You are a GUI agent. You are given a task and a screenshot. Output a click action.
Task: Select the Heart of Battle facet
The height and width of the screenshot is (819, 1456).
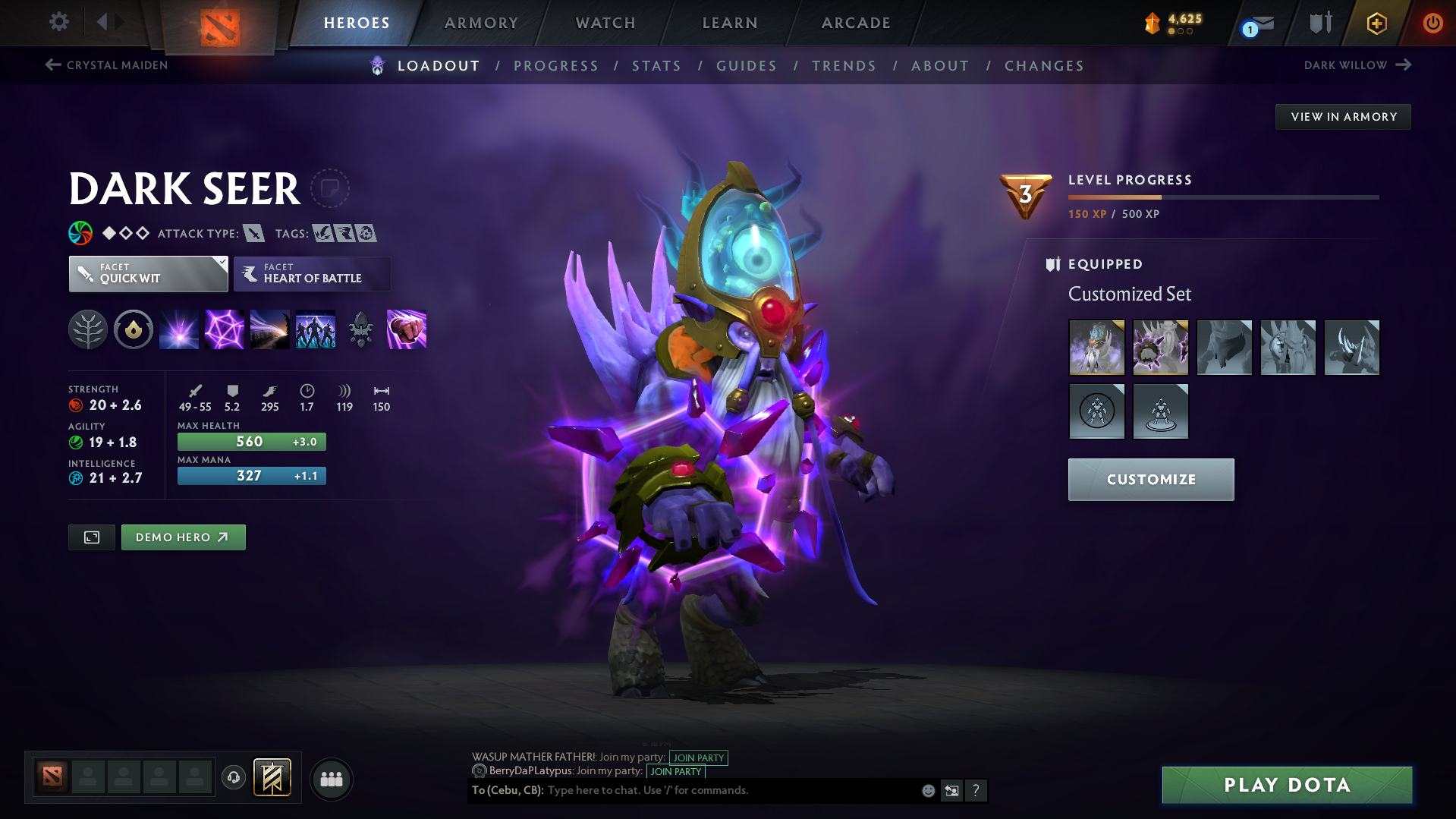312,273
